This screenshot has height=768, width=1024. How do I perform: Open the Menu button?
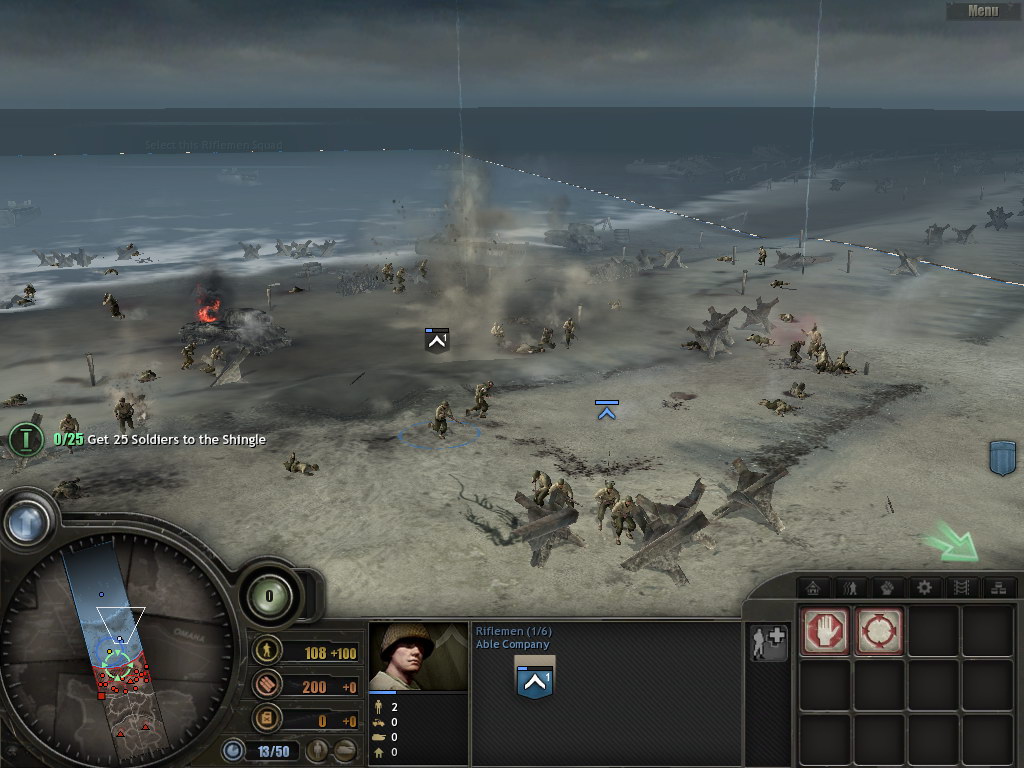pos(982,11)
